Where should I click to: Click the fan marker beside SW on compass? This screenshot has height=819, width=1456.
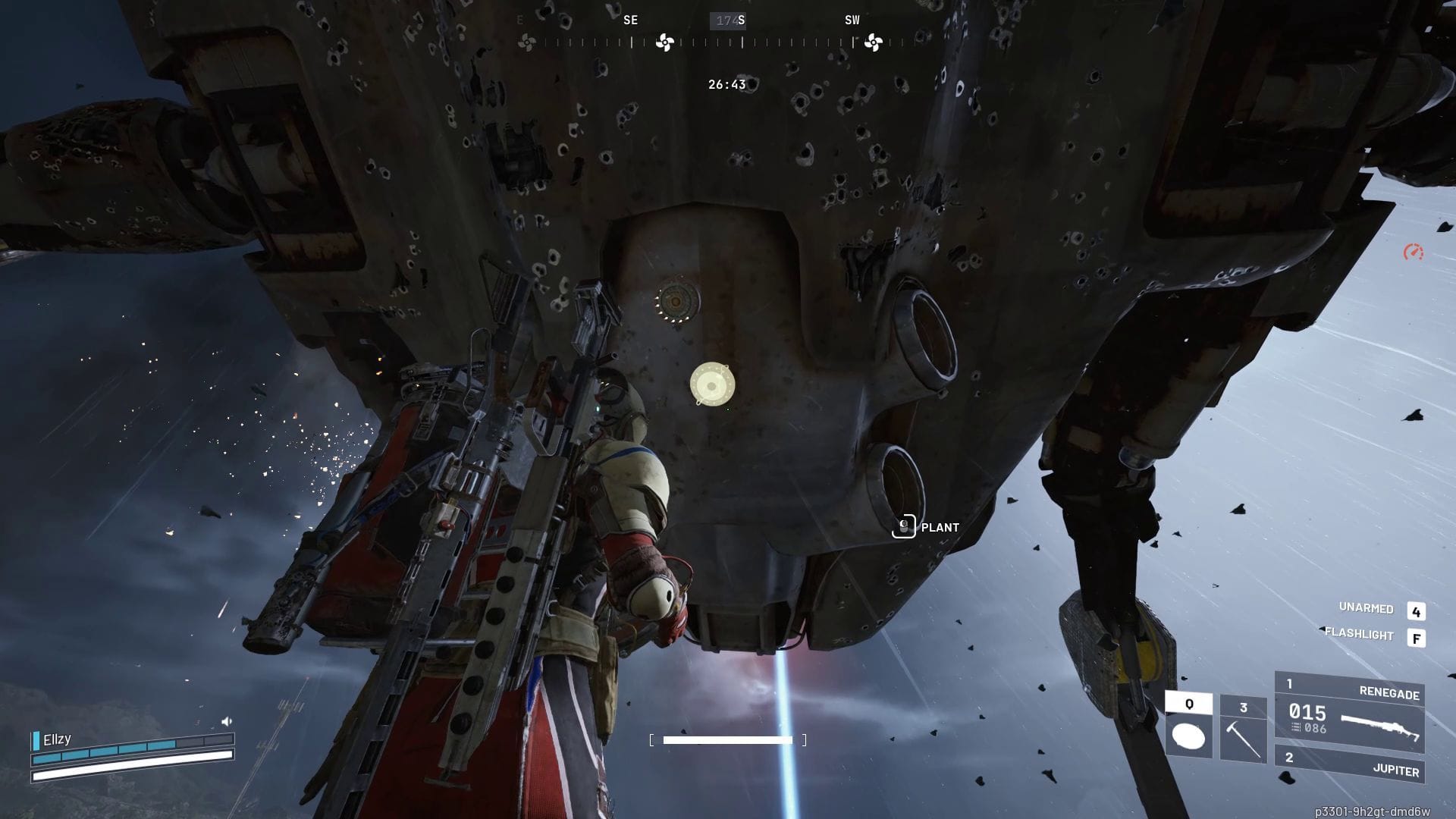click(x=873, y=42)
